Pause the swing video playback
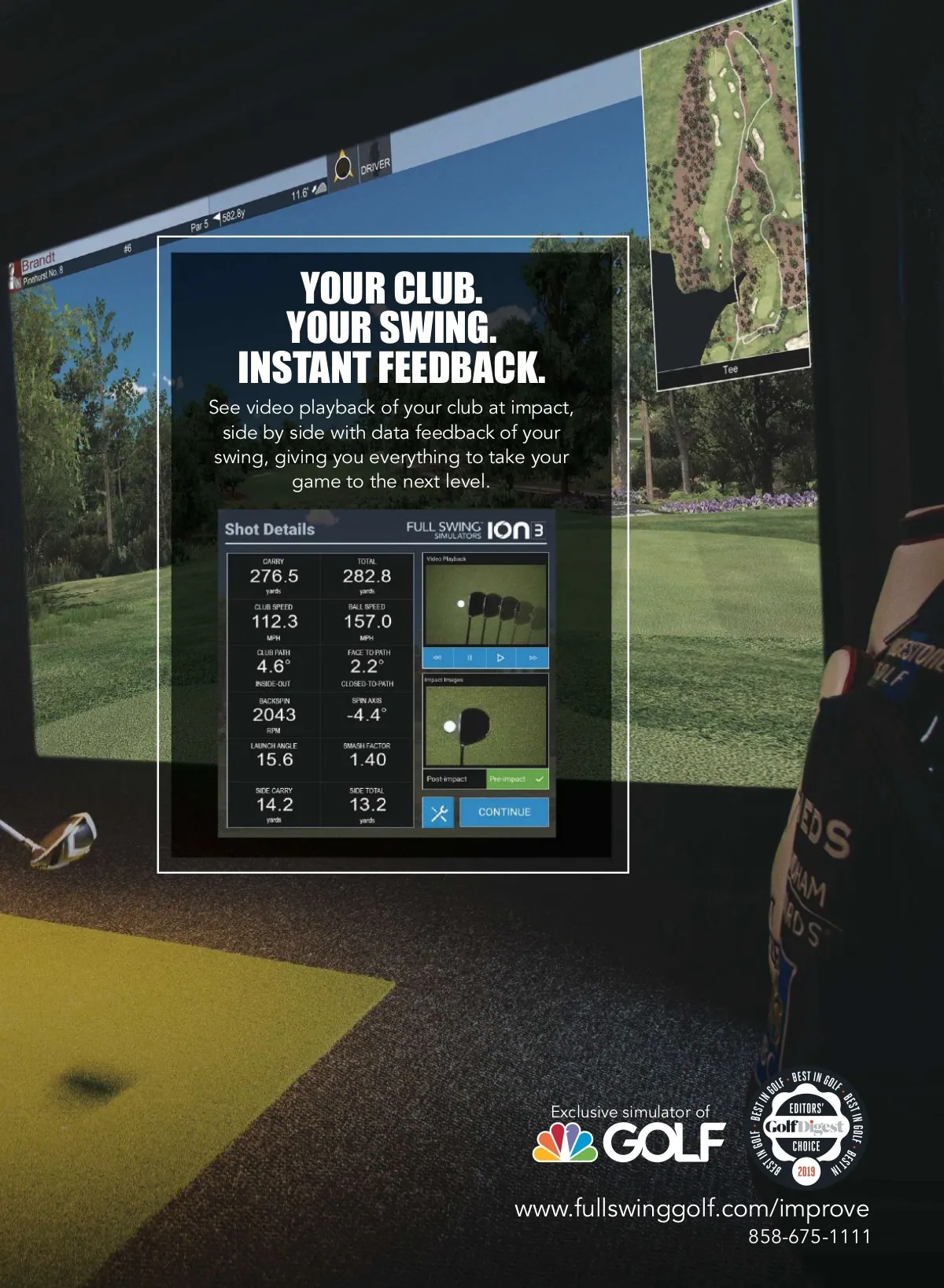This screenshot has width=944, height=1288. point(470,657)
